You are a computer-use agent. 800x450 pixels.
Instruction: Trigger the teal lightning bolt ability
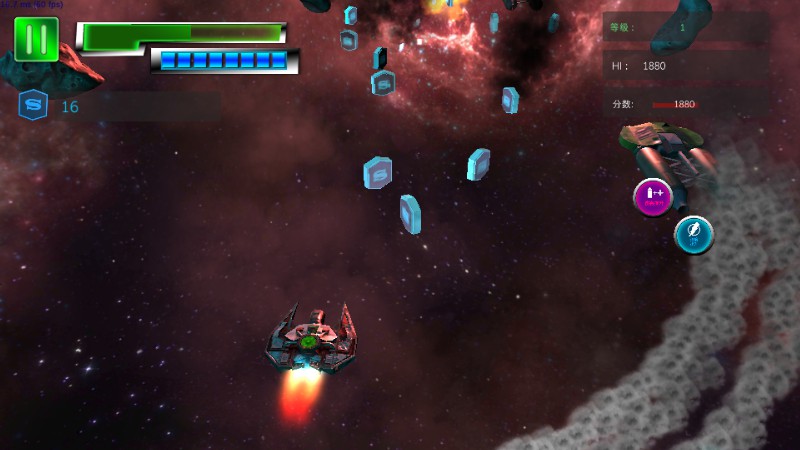point(693,235)
